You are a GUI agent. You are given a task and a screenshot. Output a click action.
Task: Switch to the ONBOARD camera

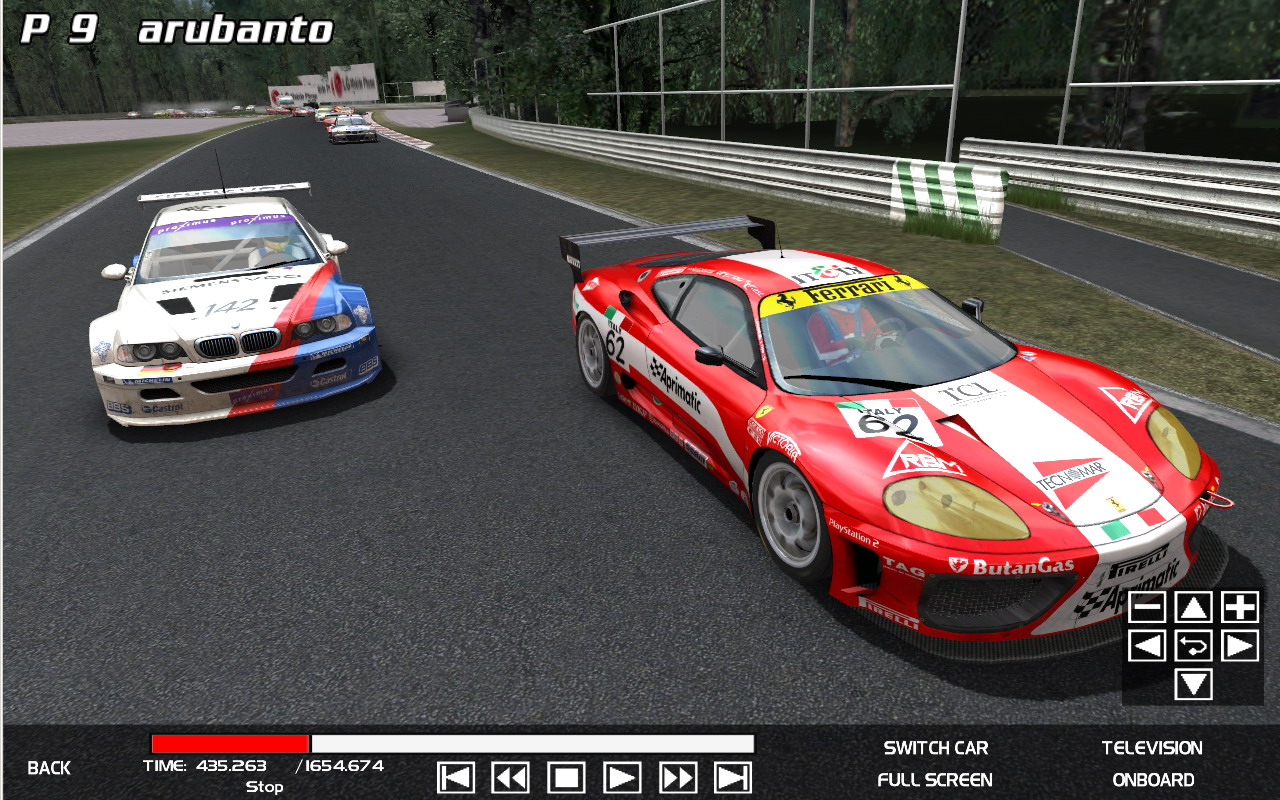pyautogui.click(x=1153, y=780)
